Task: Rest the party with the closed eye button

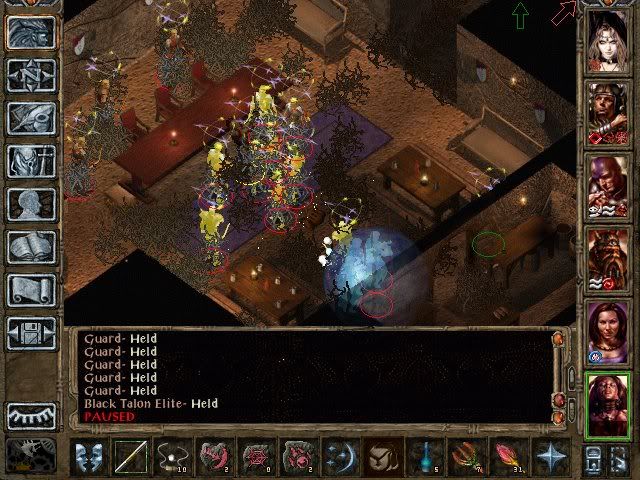Action: click(x=31, y=414)
